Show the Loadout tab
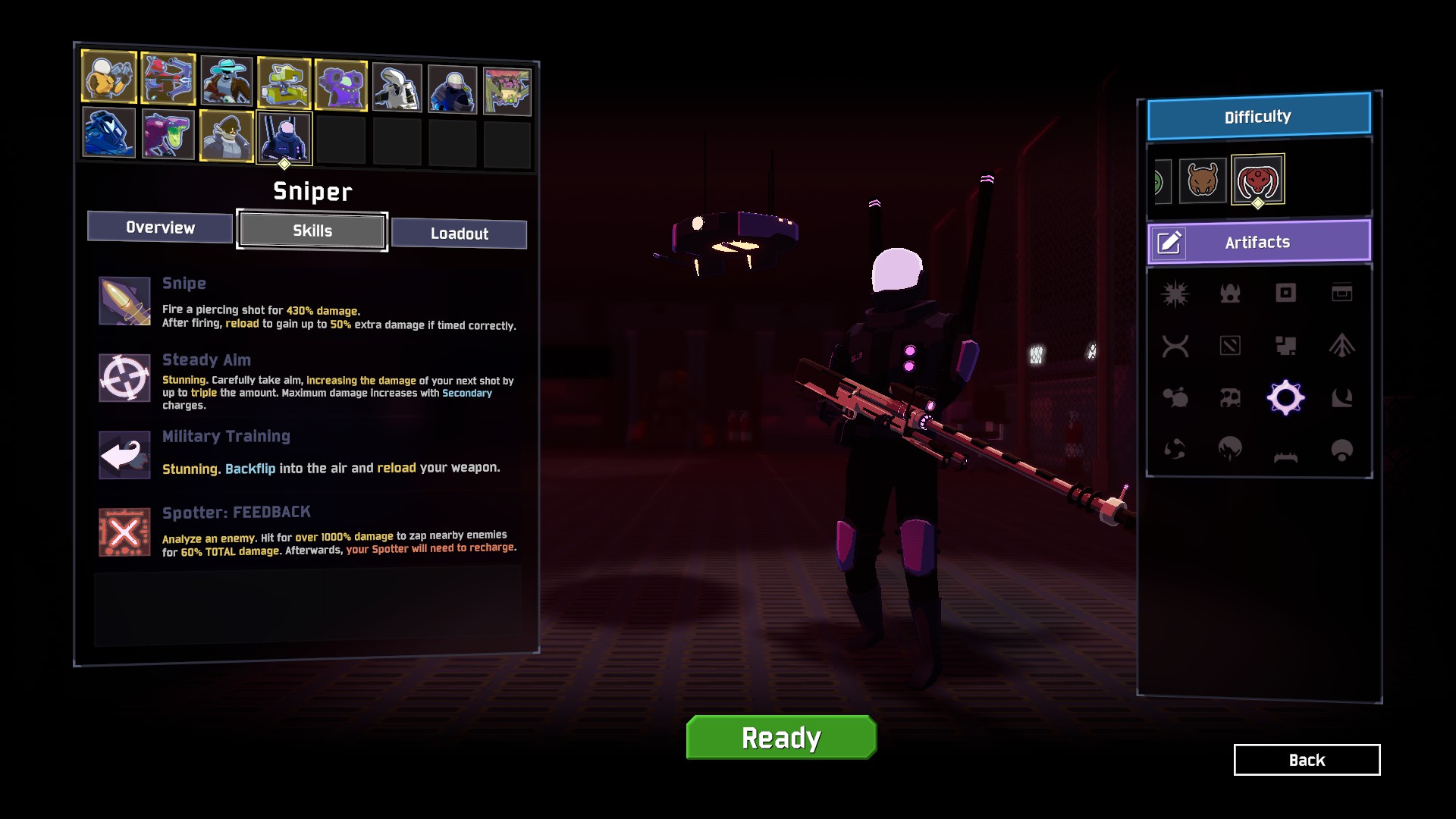This screenshot has width=1456, height=819. pos(459,234)
